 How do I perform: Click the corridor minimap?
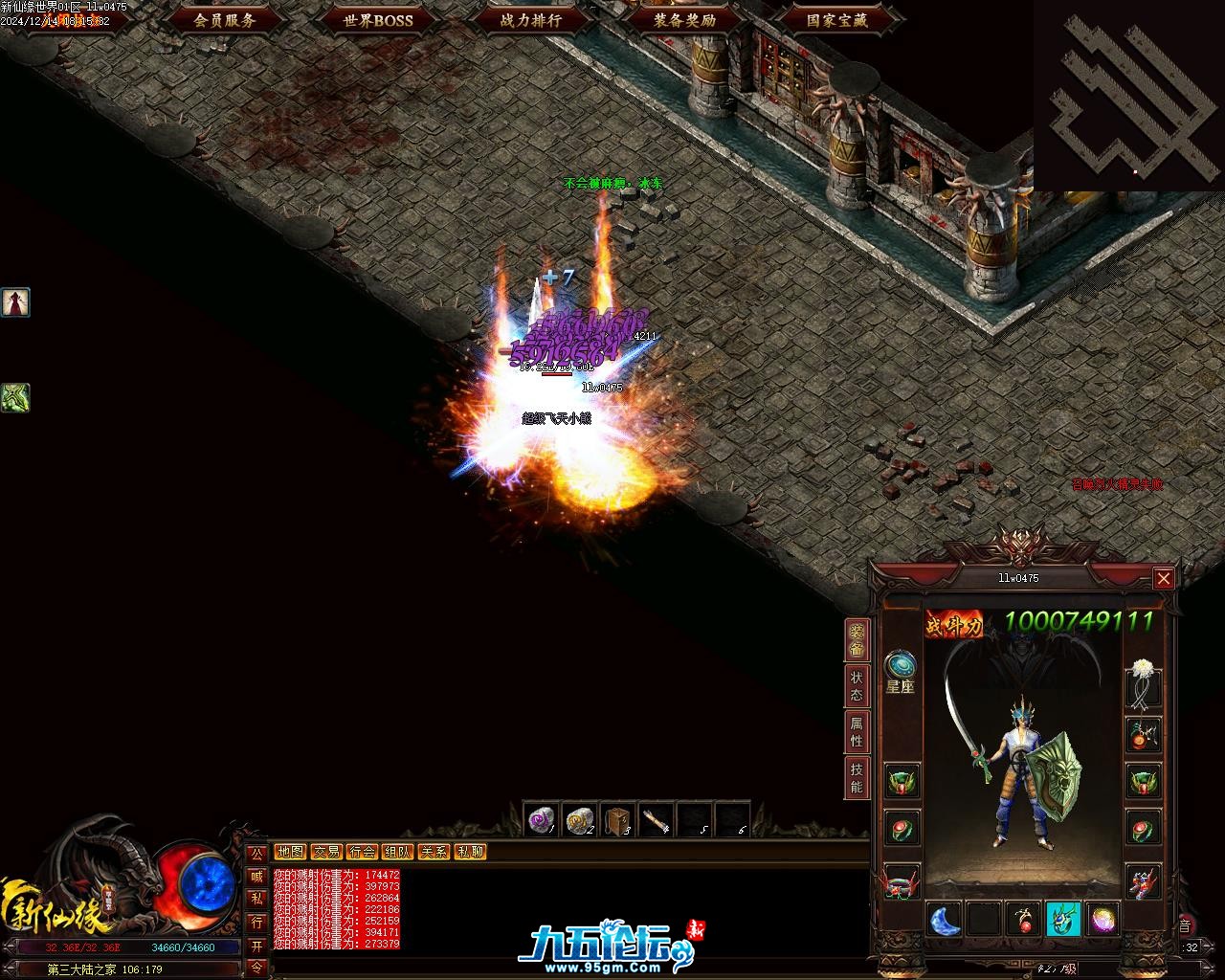1127,96
